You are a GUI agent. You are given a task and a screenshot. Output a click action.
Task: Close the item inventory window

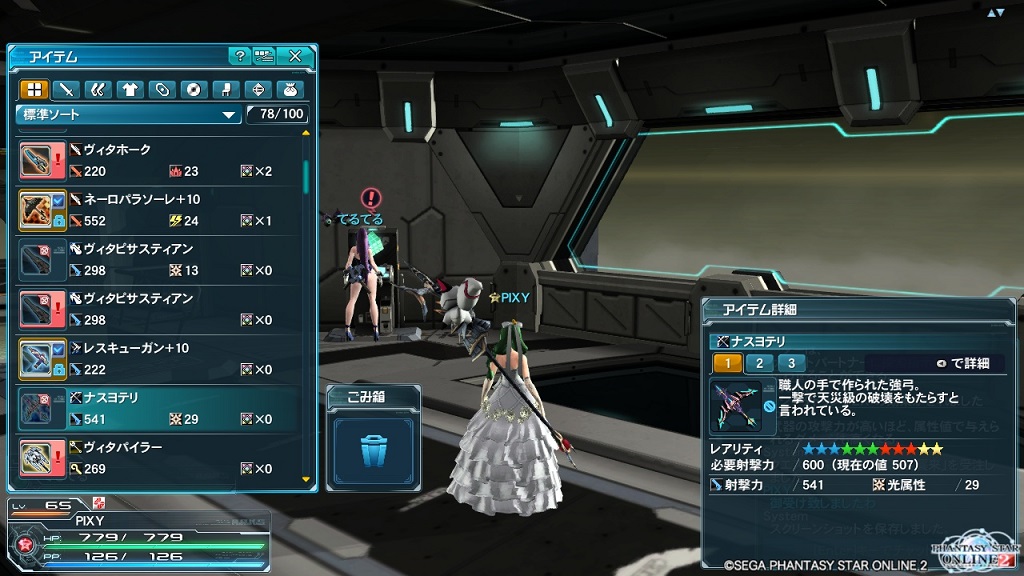pos(295,56)
